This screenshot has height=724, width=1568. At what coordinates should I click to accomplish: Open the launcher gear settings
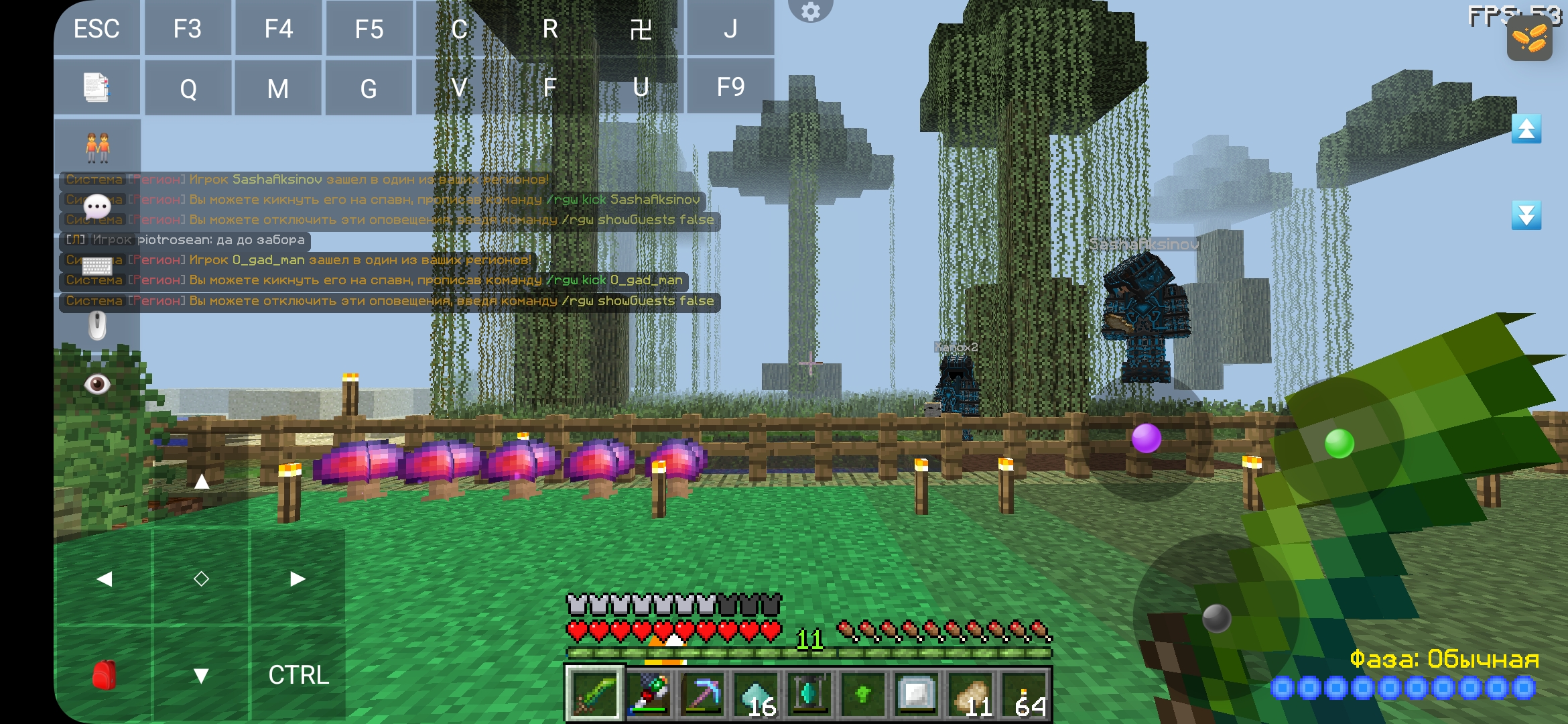tap(810, 11)
